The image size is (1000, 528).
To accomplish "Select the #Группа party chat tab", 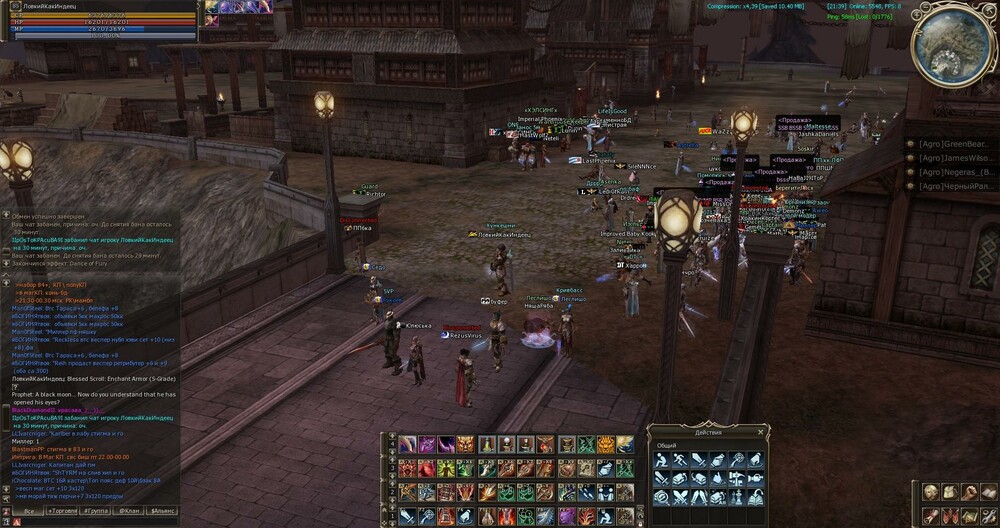I will 97,511.
